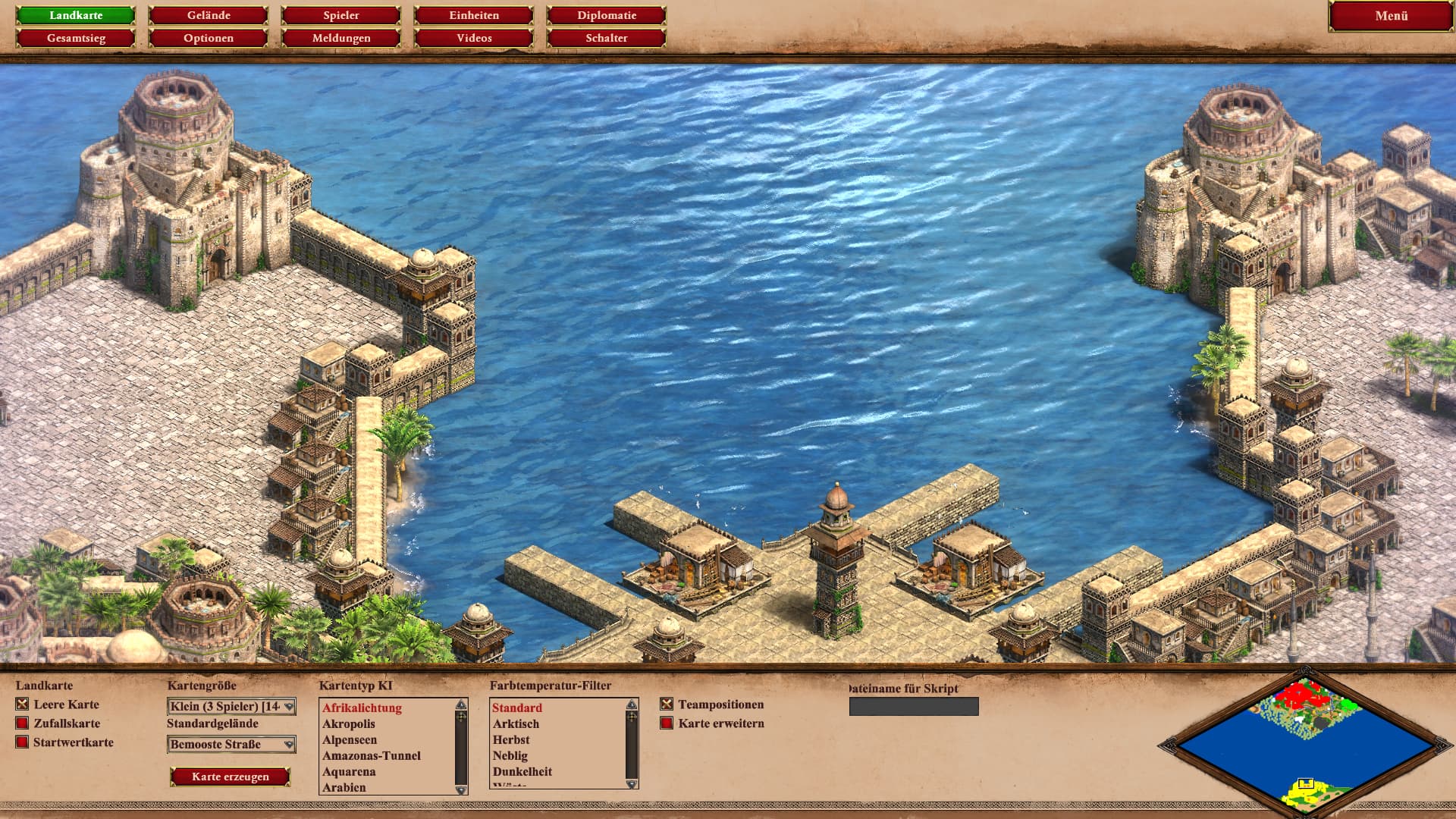This screenshot has height=819, width=1456.
Task: Open the Gesamtsieg tab
Action: [76, 38]
